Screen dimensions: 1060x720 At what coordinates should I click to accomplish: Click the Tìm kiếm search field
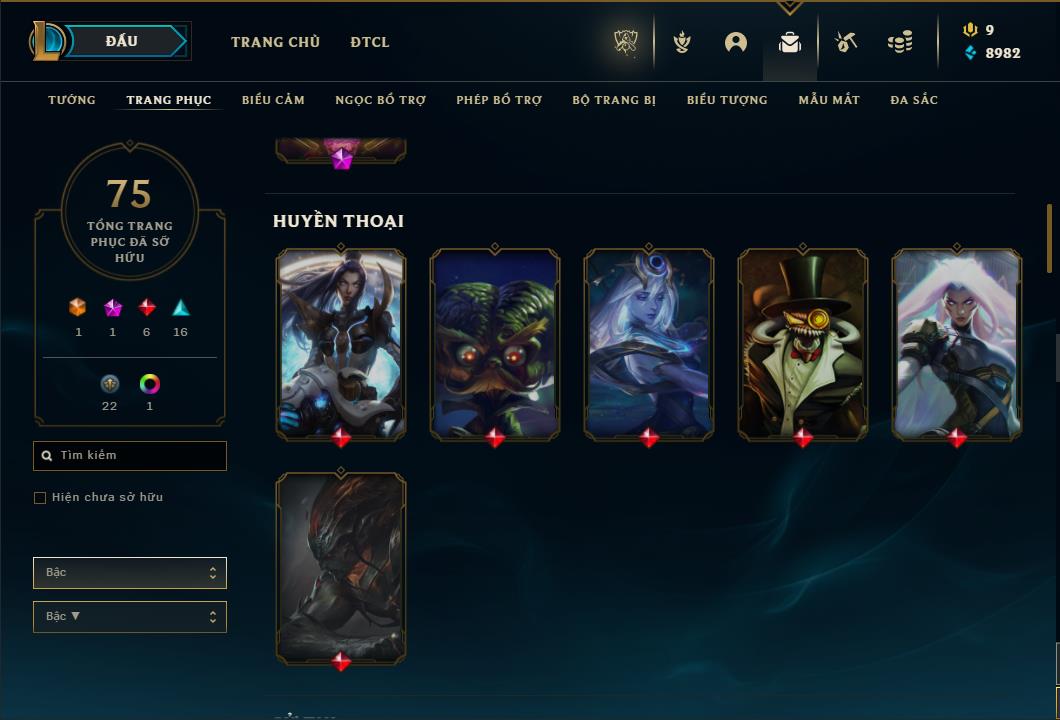click(x=130, y=456)
